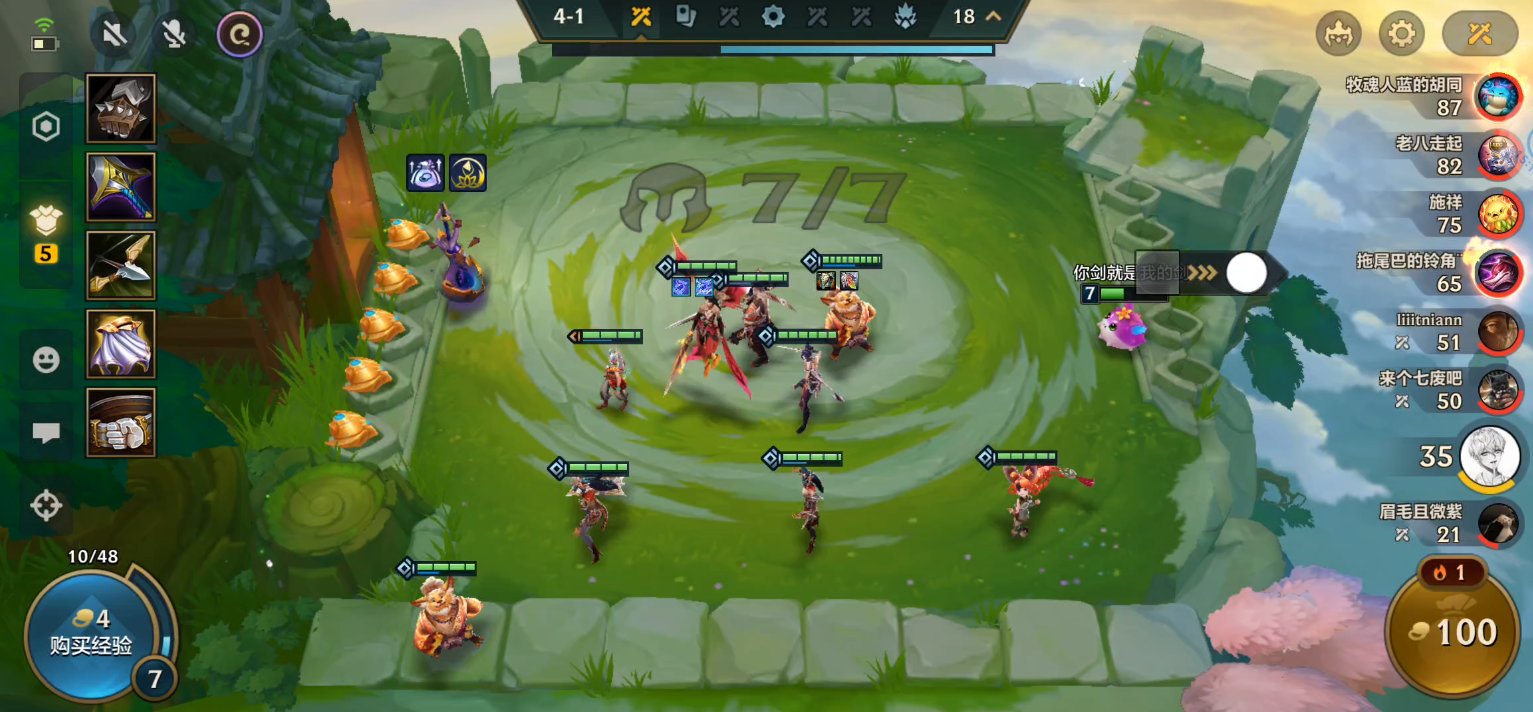View player 牧魂人蓝的胡同's board

click(1498, 97)
